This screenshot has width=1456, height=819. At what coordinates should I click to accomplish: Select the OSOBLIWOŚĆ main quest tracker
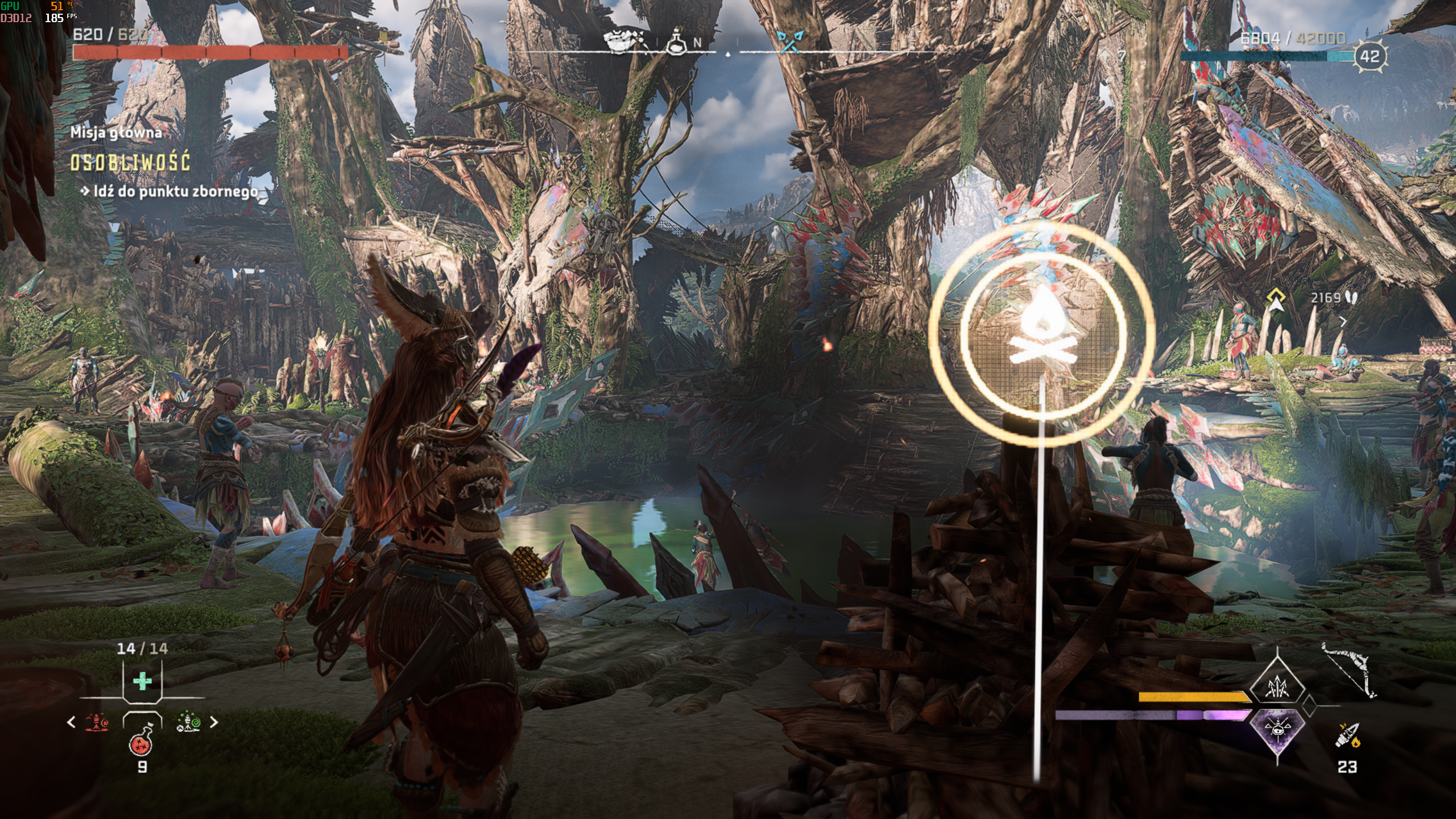[130, 163]
